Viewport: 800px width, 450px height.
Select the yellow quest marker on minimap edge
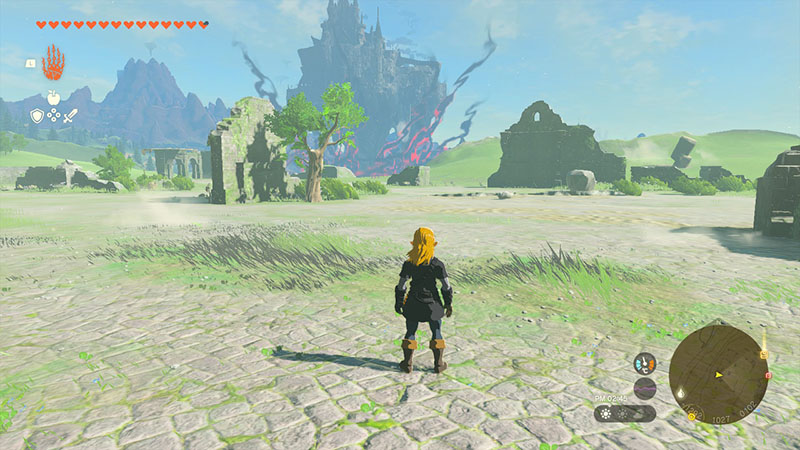tap(764, 352)
